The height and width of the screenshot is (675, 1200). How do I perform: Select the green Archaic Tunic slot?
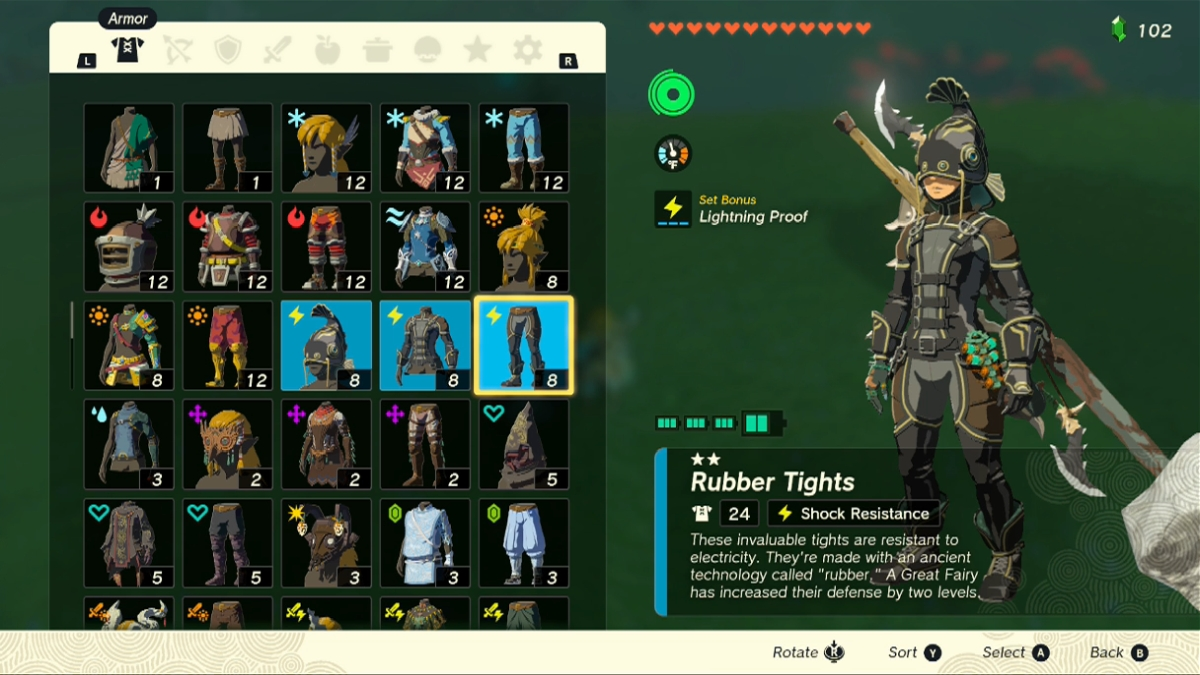pos(128,148)
